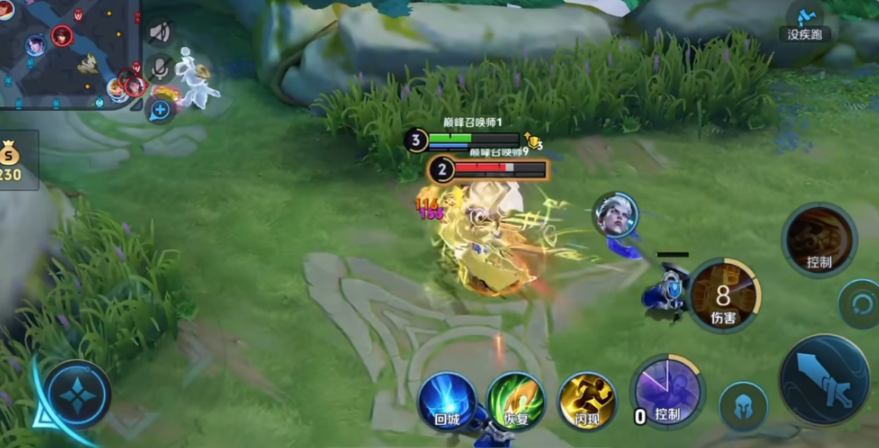Screen dimensions: 879x448
Task: Toggle the muted speaker icon
Action: [160, 32]
